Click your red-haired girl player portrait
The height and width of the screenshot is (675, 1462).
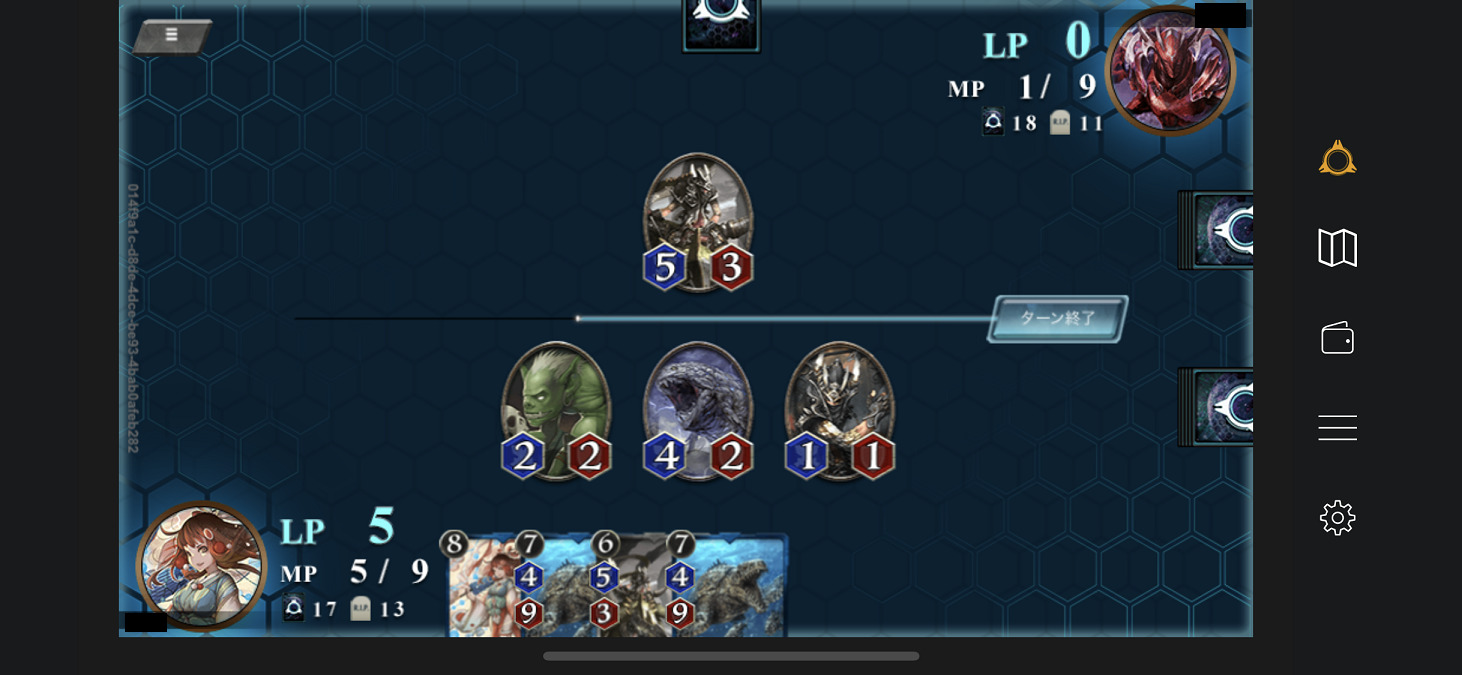pos(201,566)
